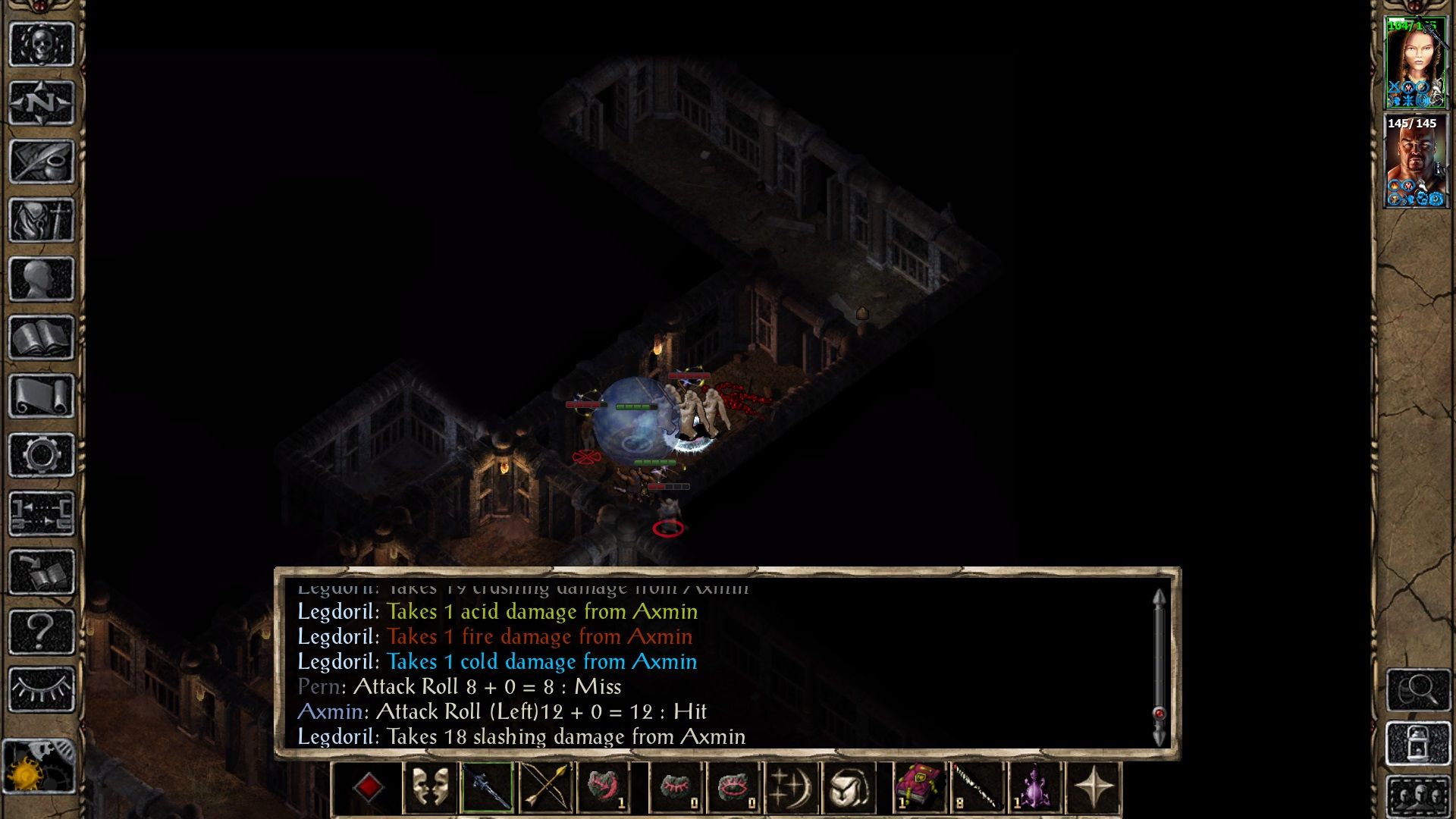Image resolution: width=1456 pixels, height=819 pixels.
Task: Click the combat log scrollbar
Action: (1159, 667)
